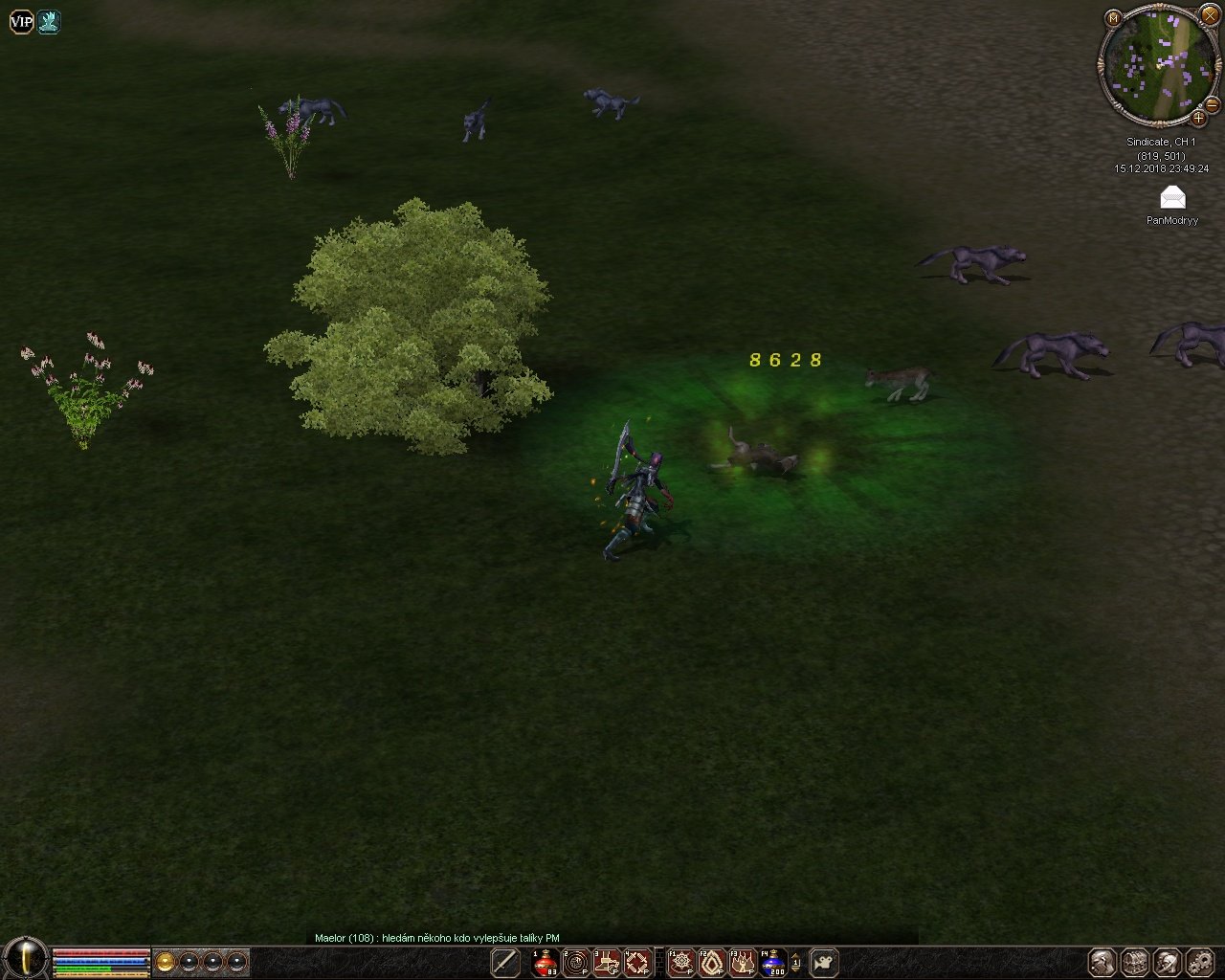Toggle the camera mode button

(x=823, y=962)
